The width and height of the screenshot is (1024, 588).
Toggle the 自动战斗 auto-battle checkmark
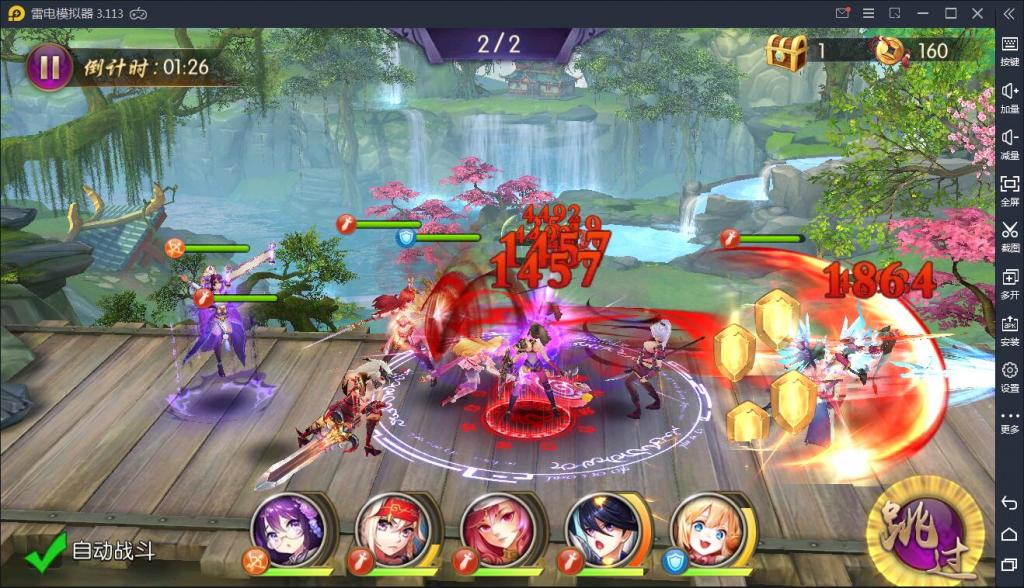pos(46,551)
